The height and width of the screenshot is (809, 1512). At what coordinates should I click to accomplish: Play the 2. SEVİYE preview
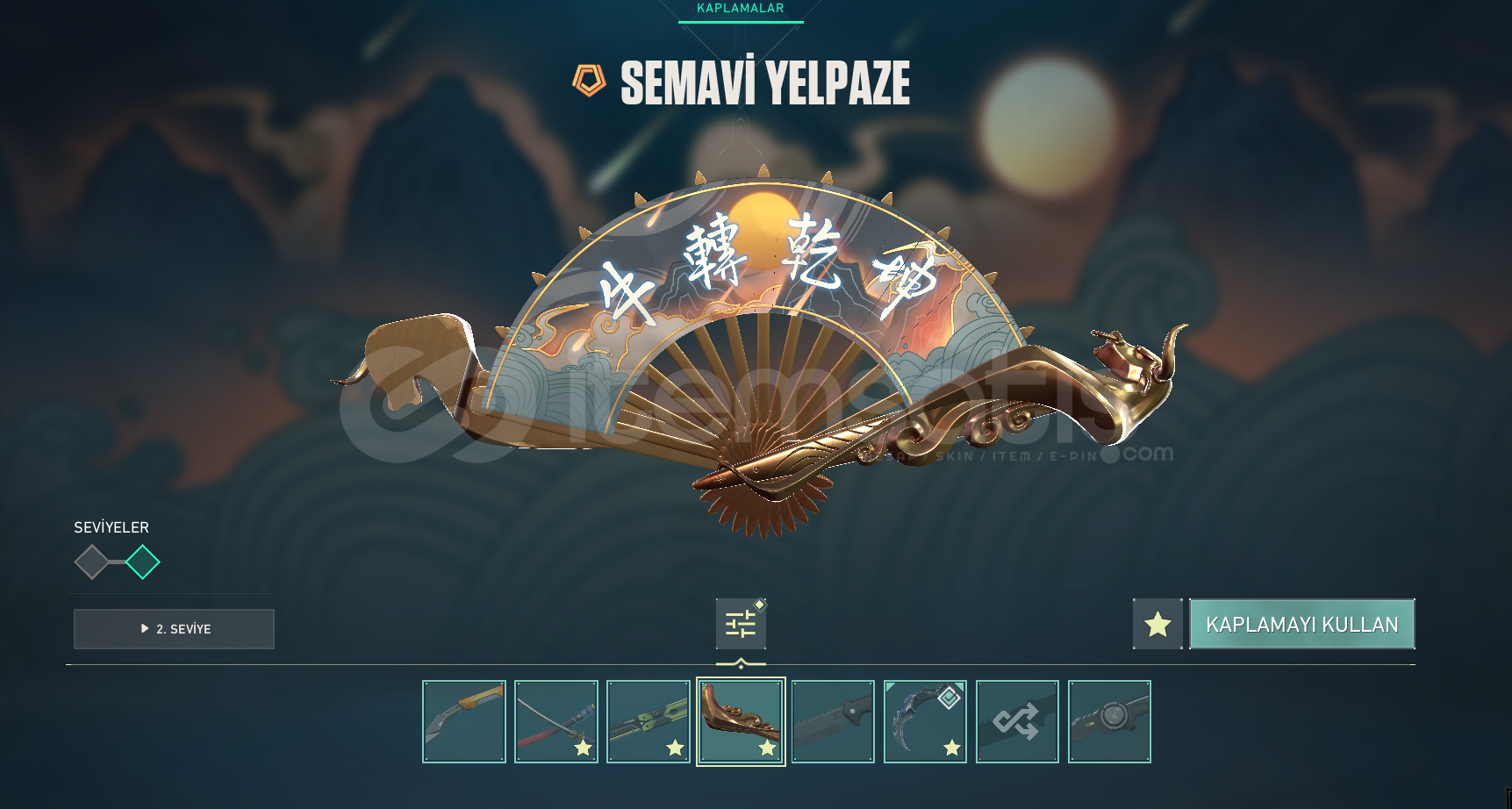click(174, 629)
